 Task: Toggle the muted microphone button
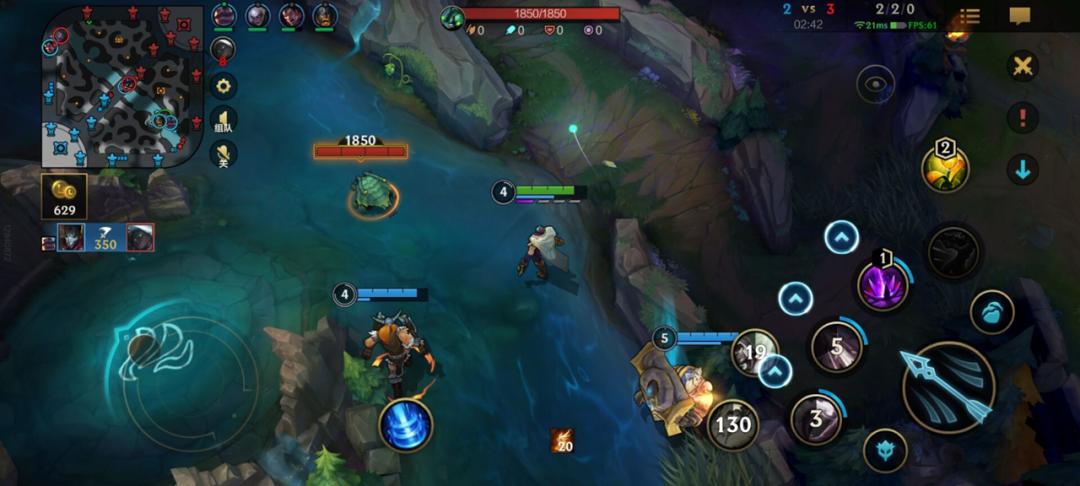[224, 154]
